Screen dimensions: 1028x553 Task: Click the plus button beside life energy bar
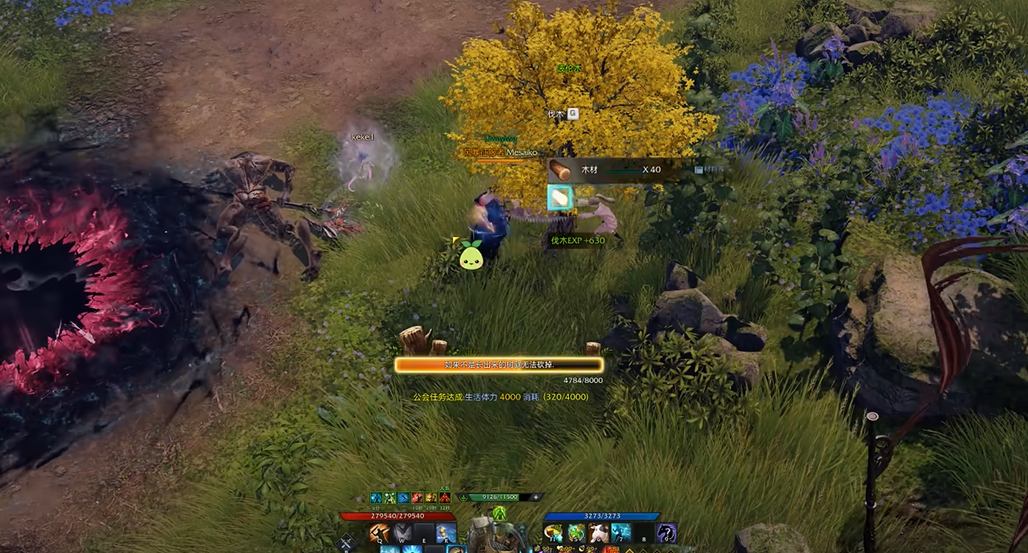pyautogui.click(x=536, y=497)
